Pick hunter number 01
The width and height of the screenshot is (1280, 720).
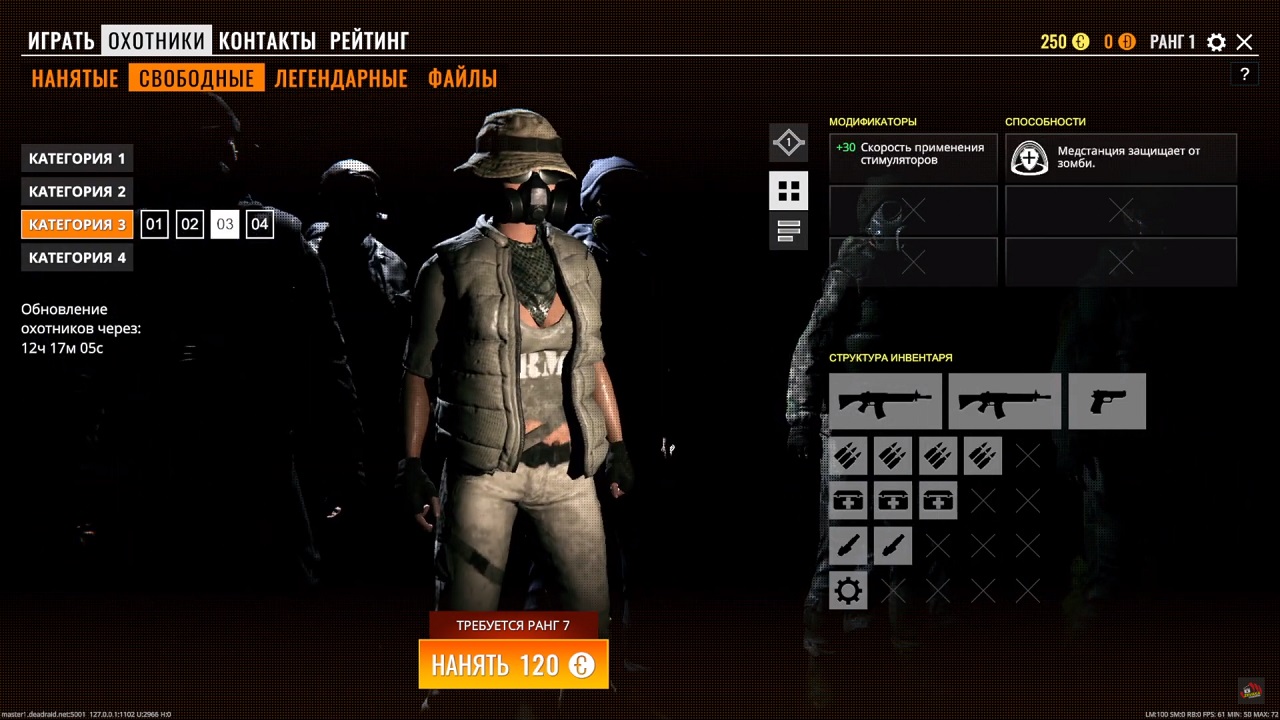point(154,224)
